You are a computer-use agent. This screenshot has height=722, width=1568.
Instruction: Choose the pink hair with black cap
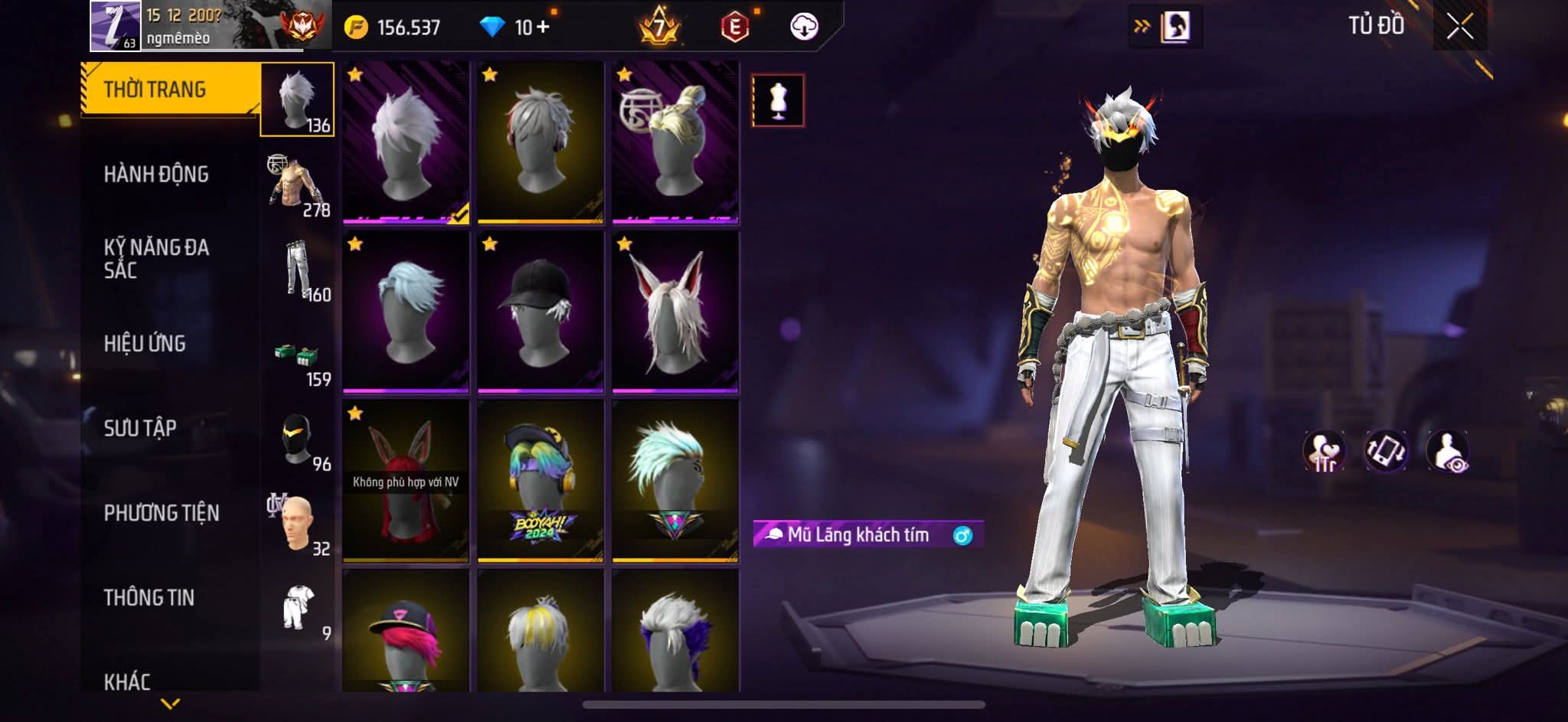point(405,632)
